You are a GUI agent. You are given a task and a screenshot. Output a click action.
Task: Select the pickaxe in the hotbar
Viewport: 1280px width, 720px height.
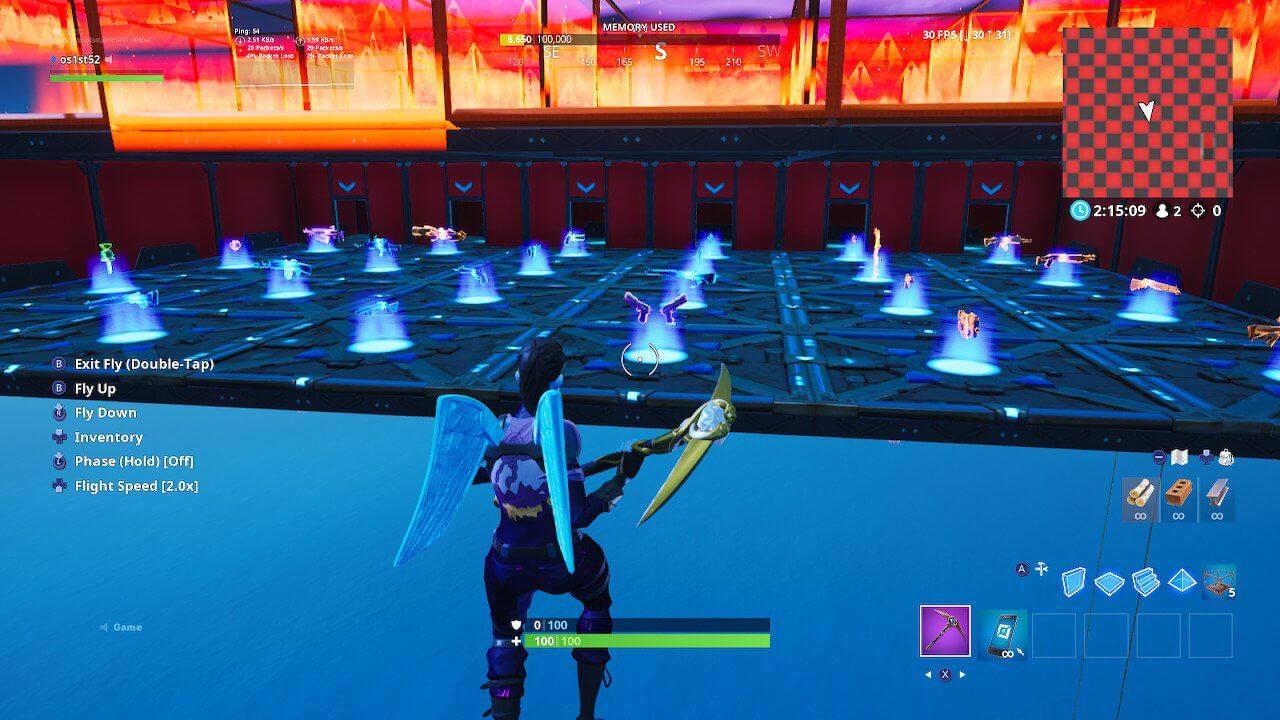click(946, 632)
